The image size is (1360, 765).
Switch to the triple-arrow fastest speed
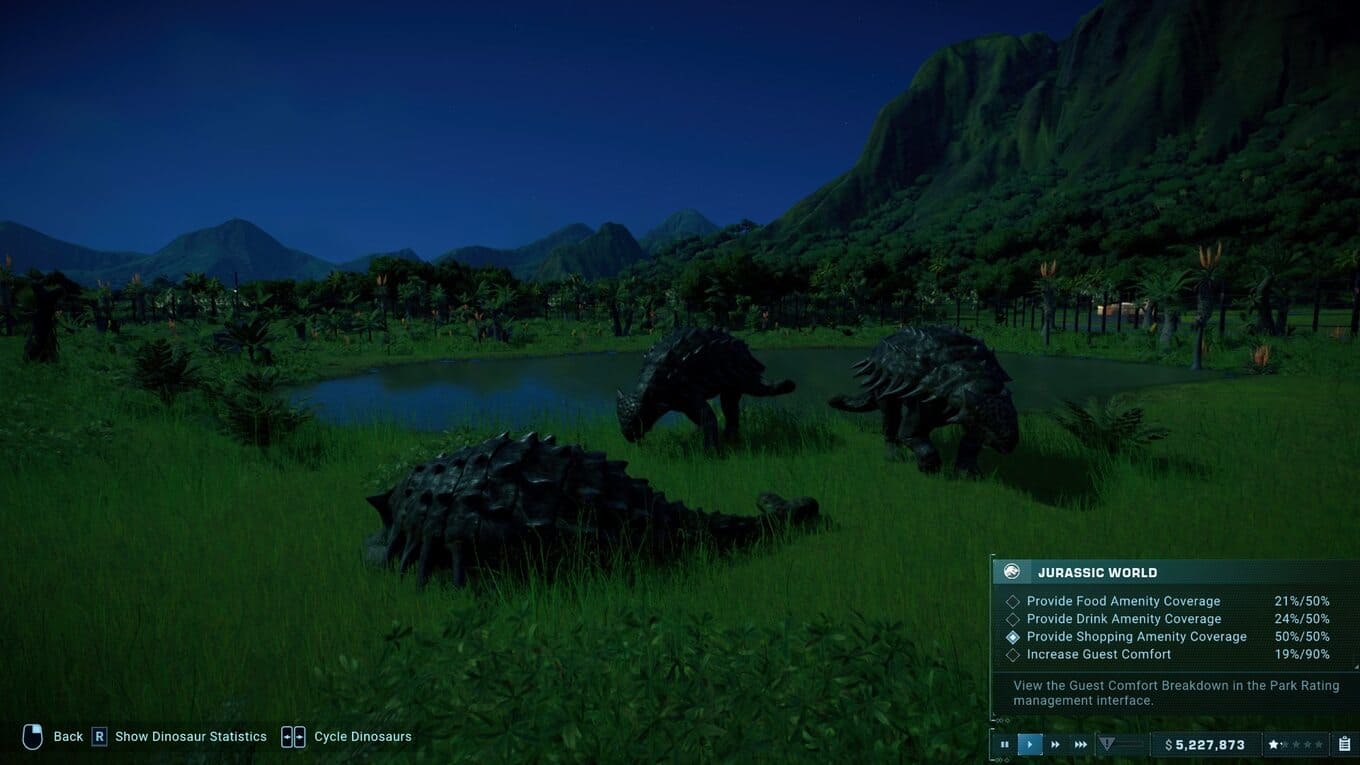[x=1081, y=744]
